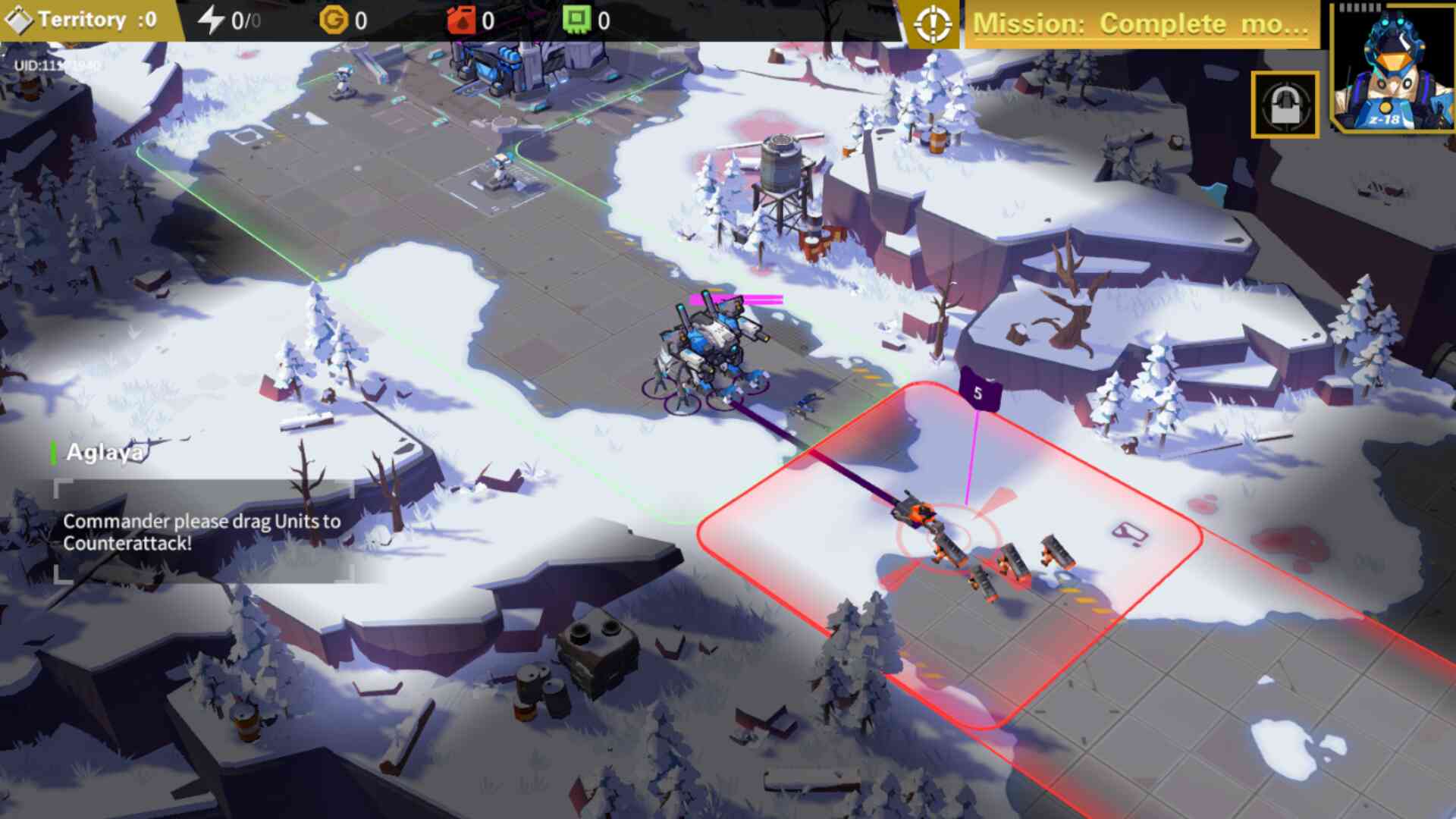The width and height of the screenshot is (1456, 819).
Task: Tap the locked skill padlock button
Action: (x=1285, y=105)
